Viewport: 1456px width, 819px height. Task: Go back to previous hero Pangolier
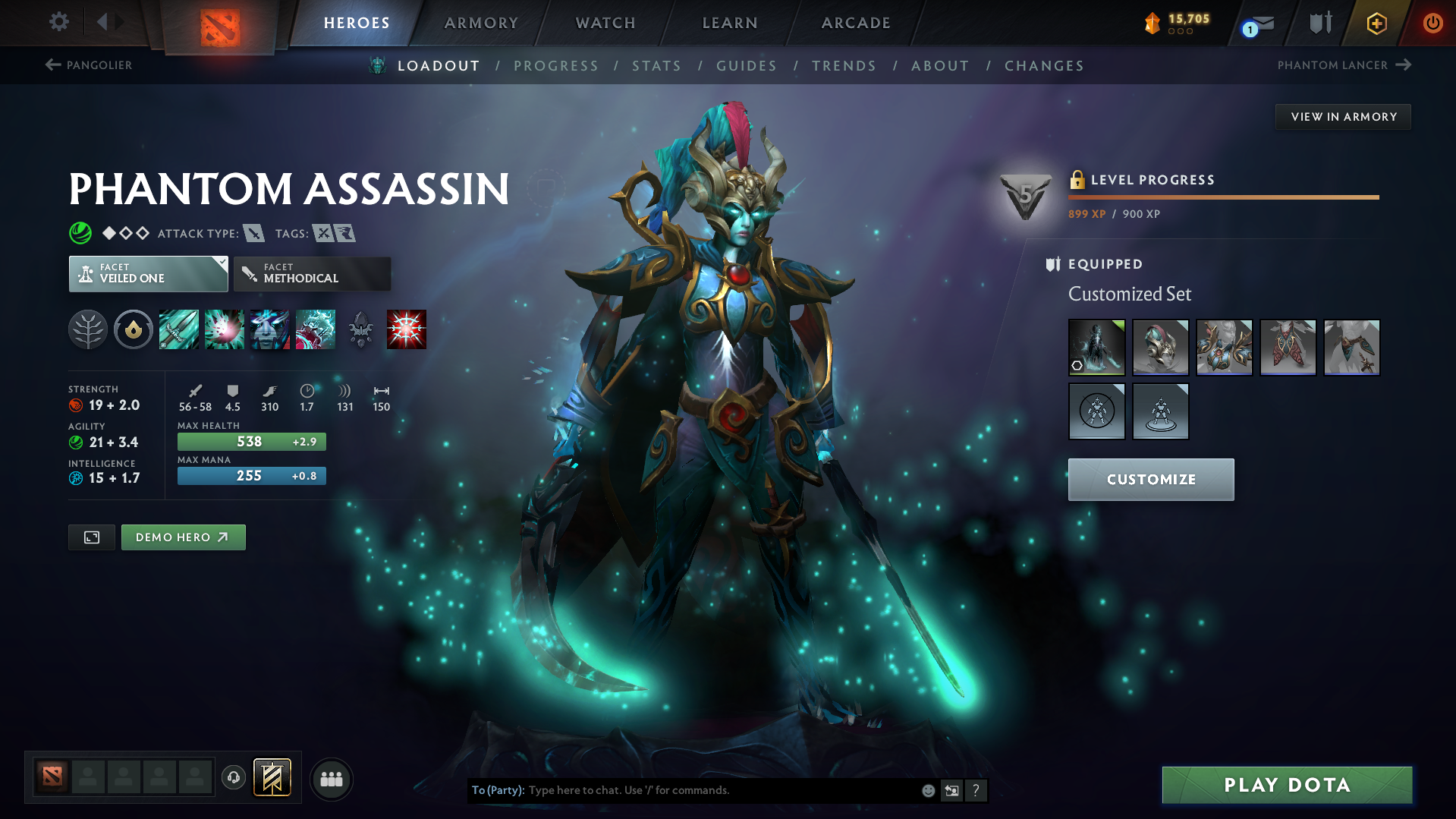(89, 65)
